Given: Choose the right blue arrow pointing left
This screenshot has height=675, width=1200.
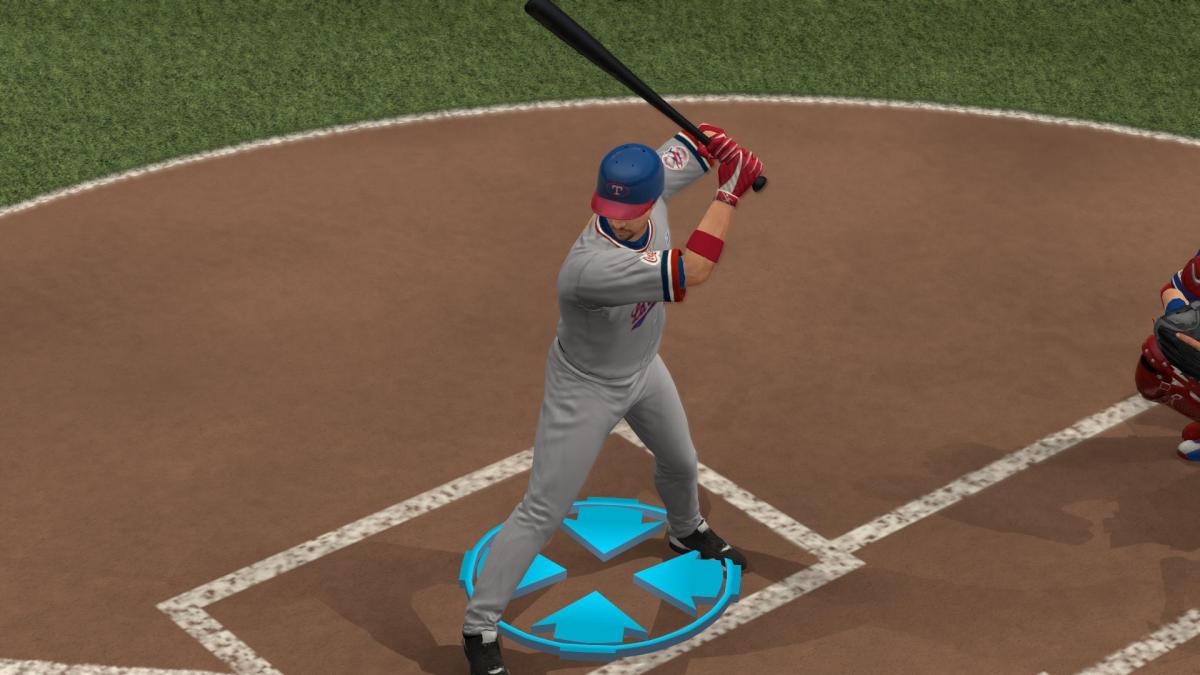Looking at the screenshot, I should (x=683, y=581).
